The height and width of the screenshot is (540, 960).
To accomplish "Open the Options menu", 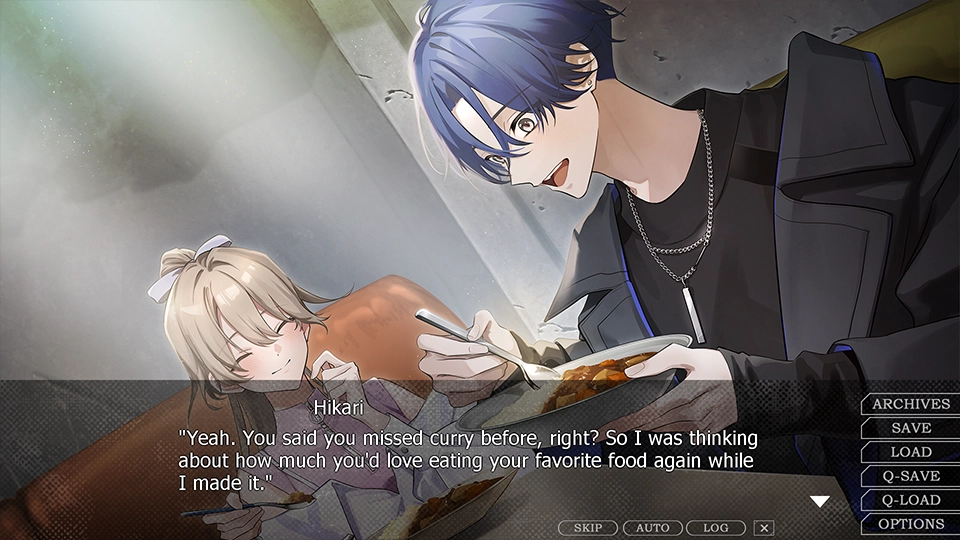I will [911, 524].
